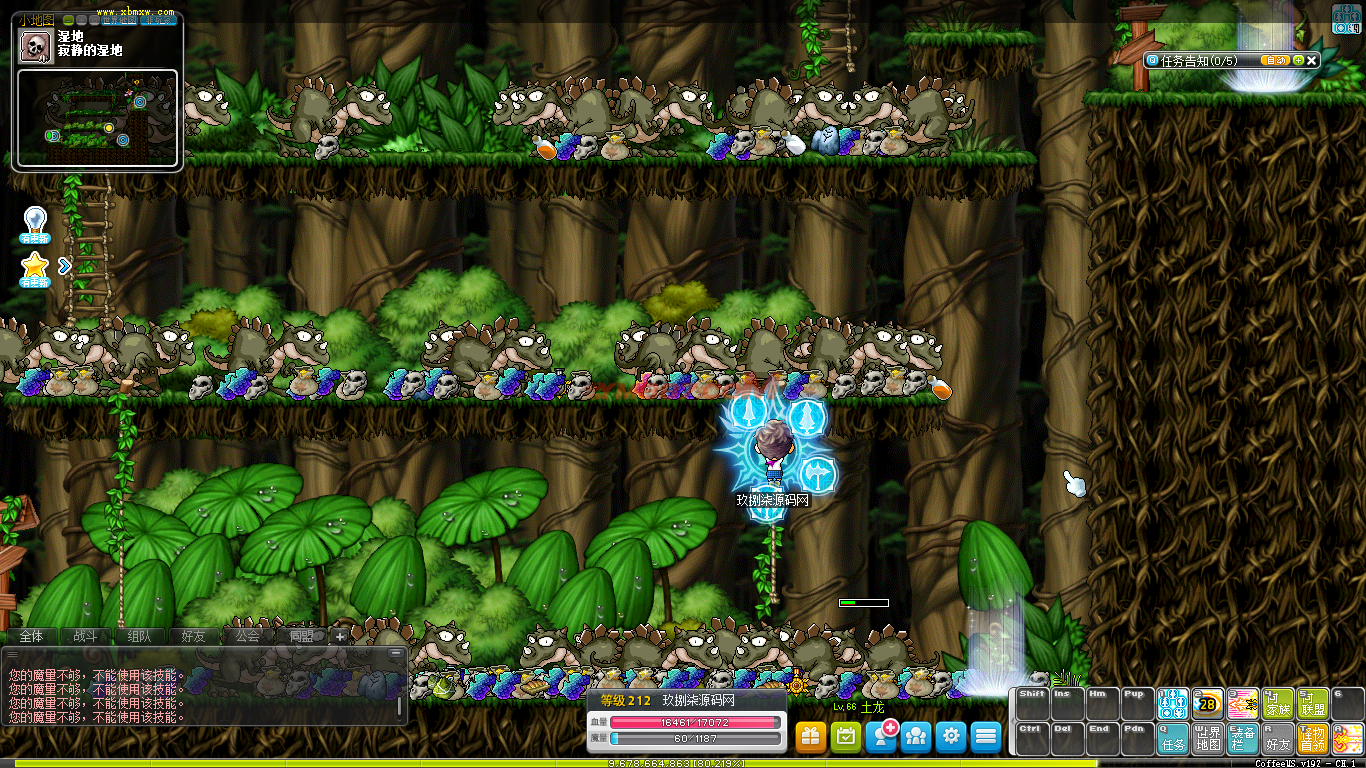The width and height of the screenshot is (1366, 768).
Task: Expand the star notification arrow
Action: [x=65, y=266]
